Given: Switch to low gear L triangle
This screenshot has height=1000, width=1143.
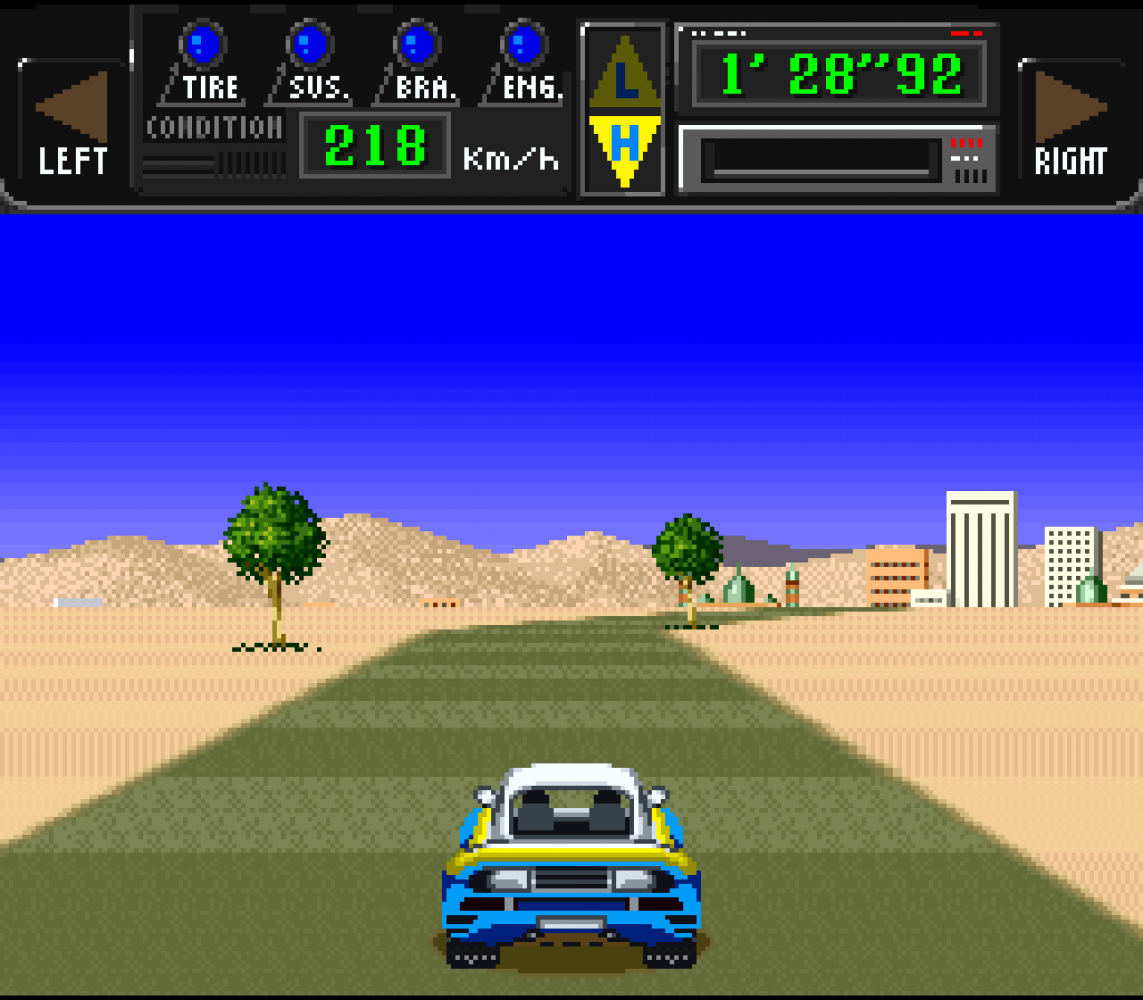Looking at the screenshot, I should pos(625,78).
